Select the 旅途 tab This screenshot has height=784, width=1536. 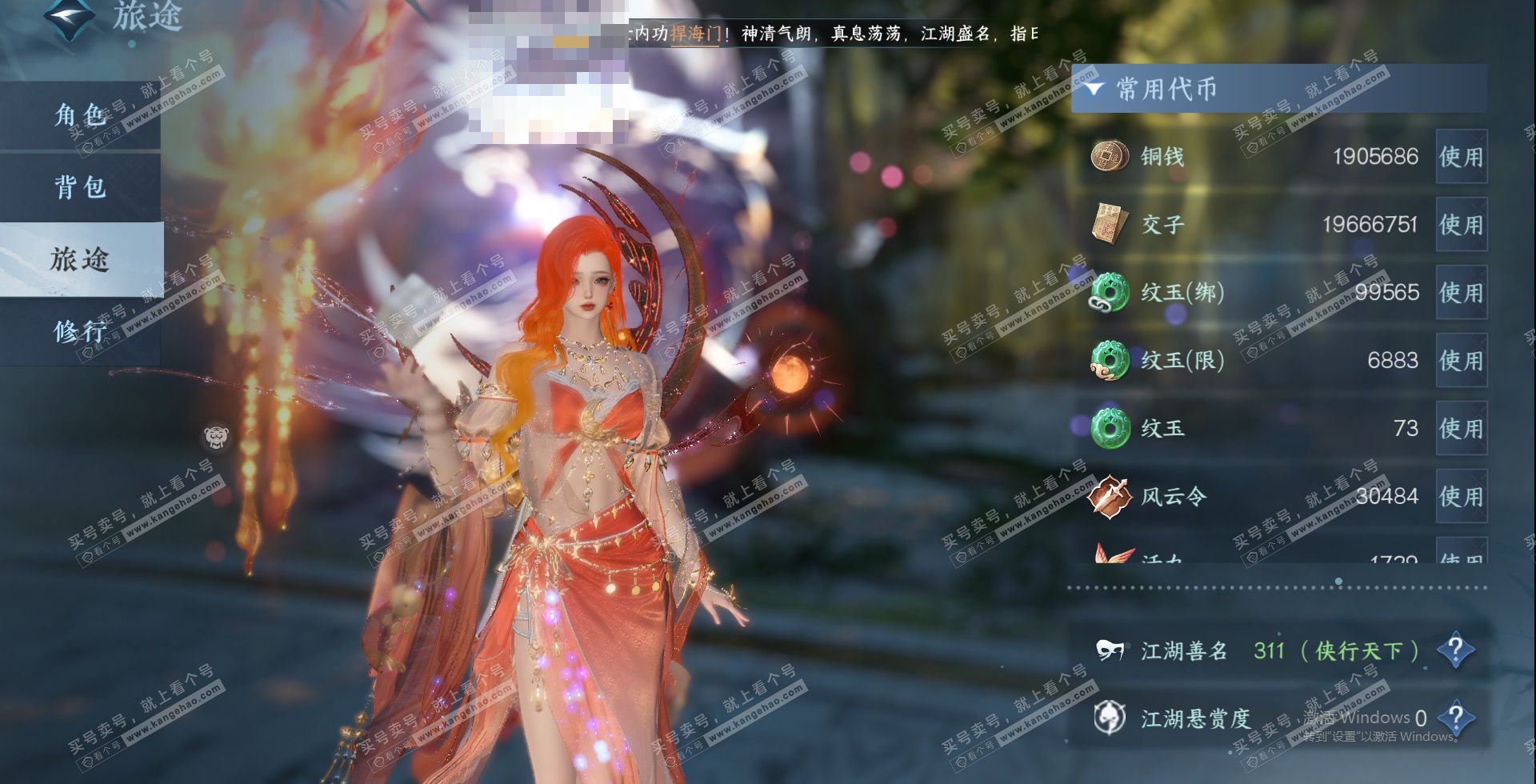80,259
